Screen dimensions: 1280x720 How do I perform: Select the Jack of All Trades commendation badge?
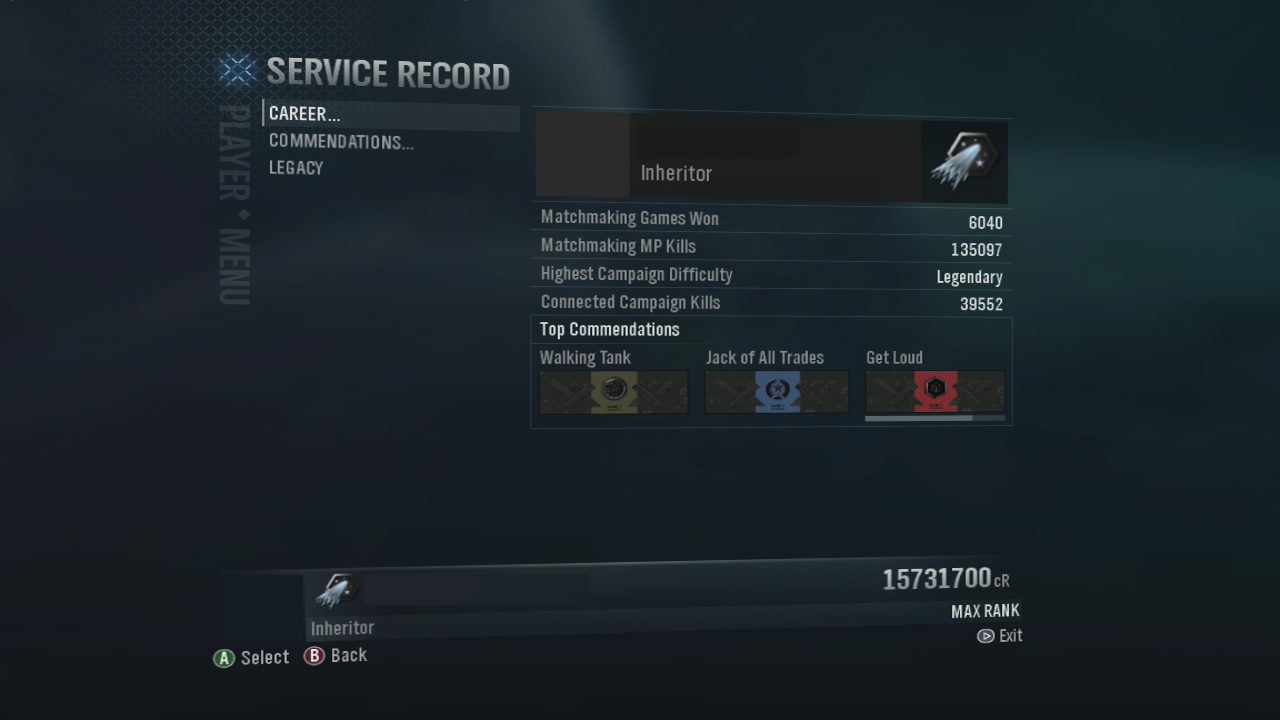point(776,392)
